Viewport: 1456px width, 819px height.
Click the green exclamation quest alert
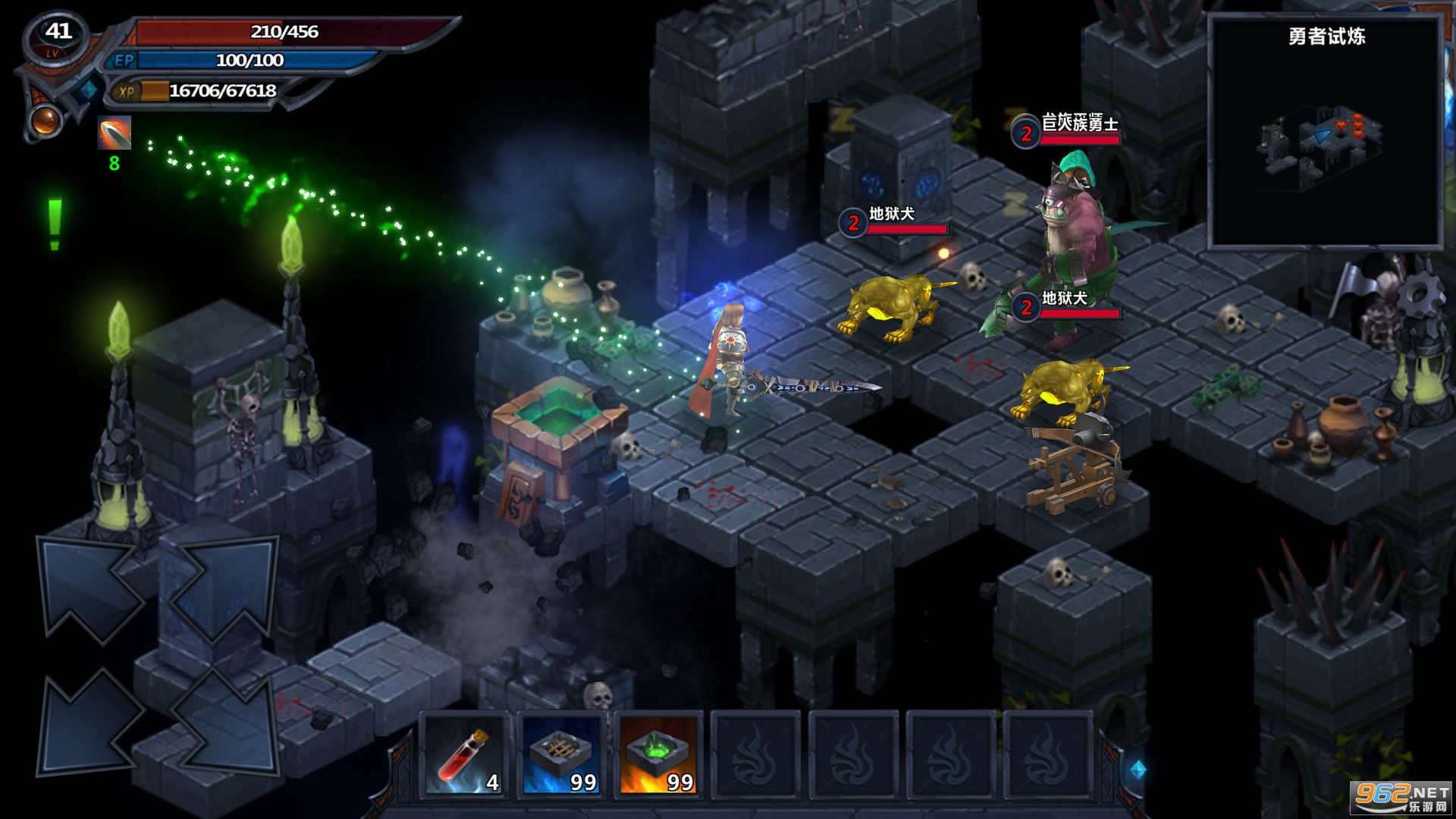[55, 224]
